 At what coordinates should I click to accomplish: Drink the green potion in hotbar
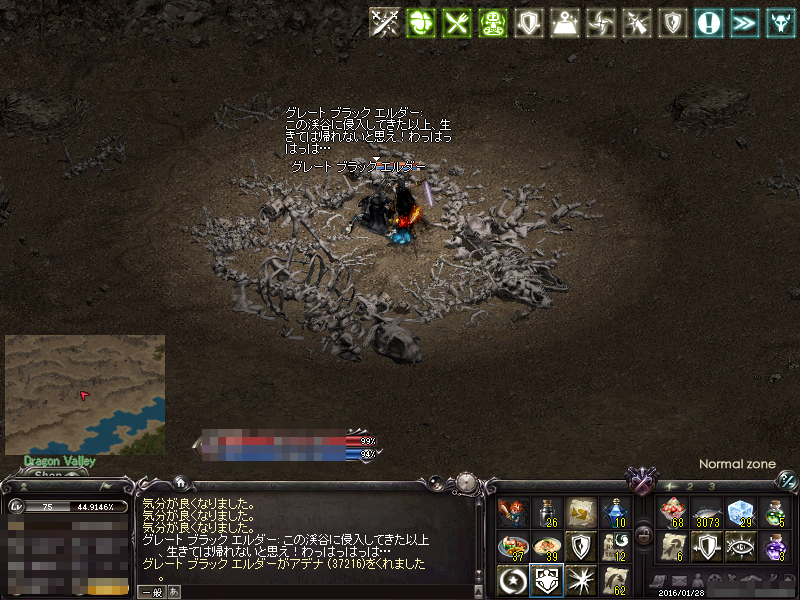[x=774, y=513]
